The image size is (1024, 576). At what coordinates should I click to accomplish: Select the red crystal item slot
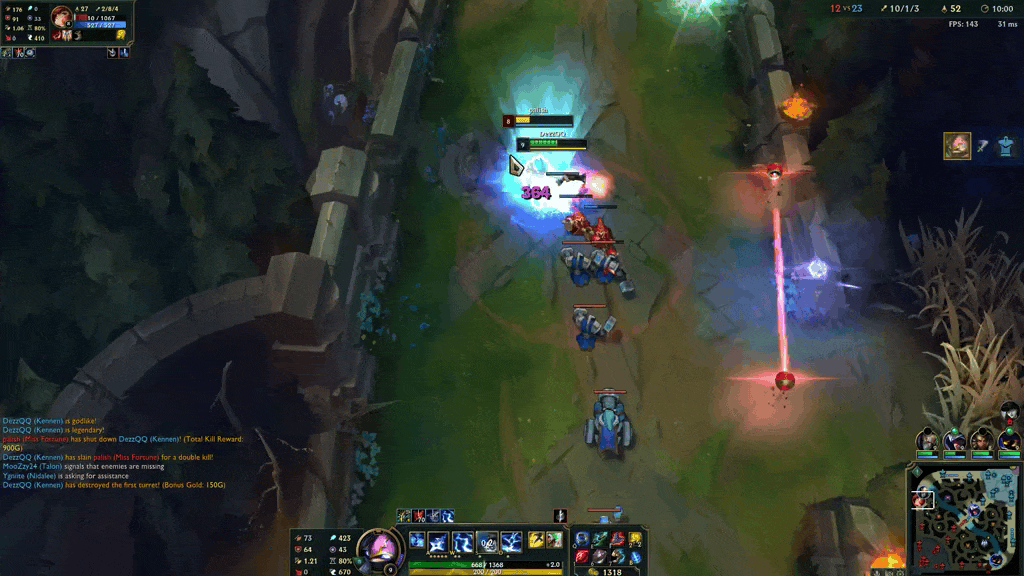point(582,556)
